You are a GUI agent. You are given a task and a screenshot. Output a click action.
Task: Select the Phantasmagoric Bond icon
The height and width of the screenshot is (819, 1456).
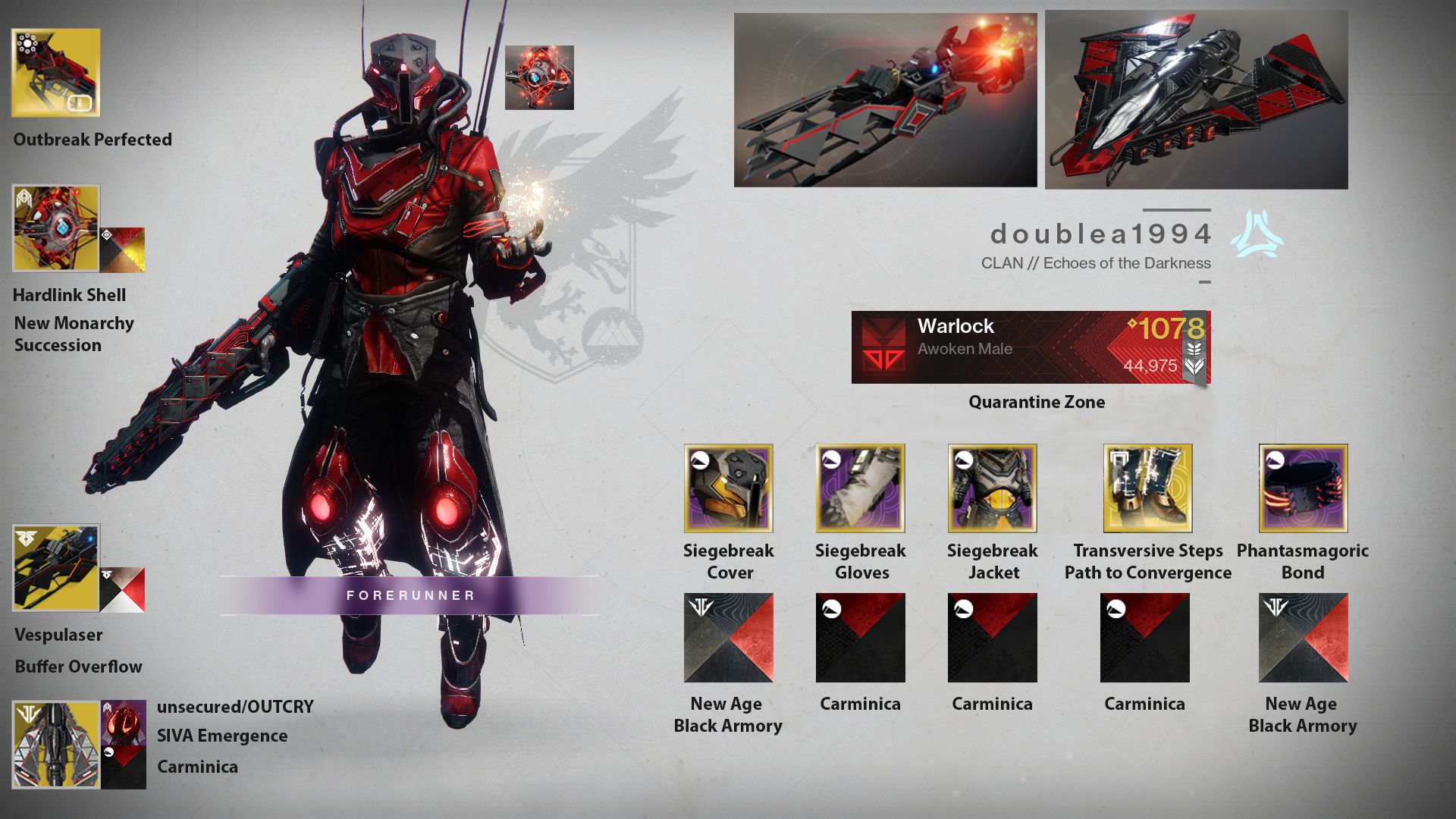point(1301,488)
